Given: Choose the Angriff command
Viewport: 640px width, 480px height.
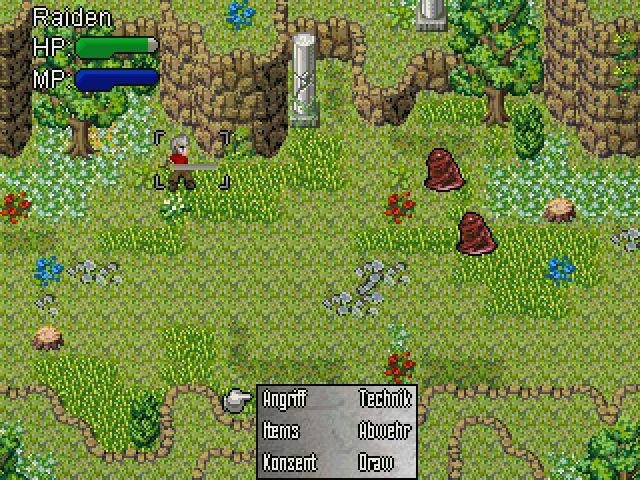Looking at the screenshot, I should [x=285, y=400].
